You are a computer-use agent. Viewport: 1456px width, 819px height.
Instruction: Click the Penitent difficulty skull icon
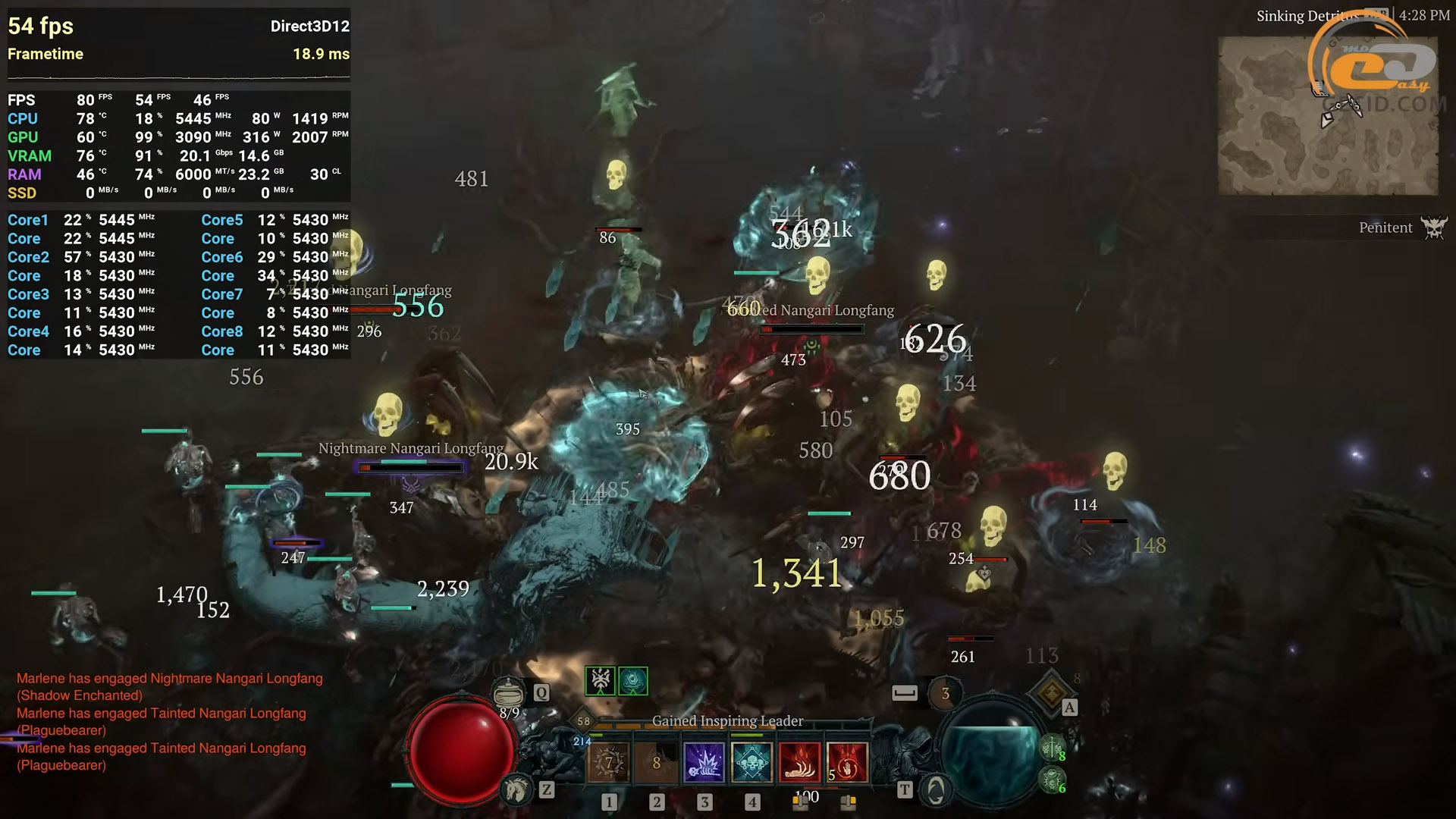point(1434,227)
